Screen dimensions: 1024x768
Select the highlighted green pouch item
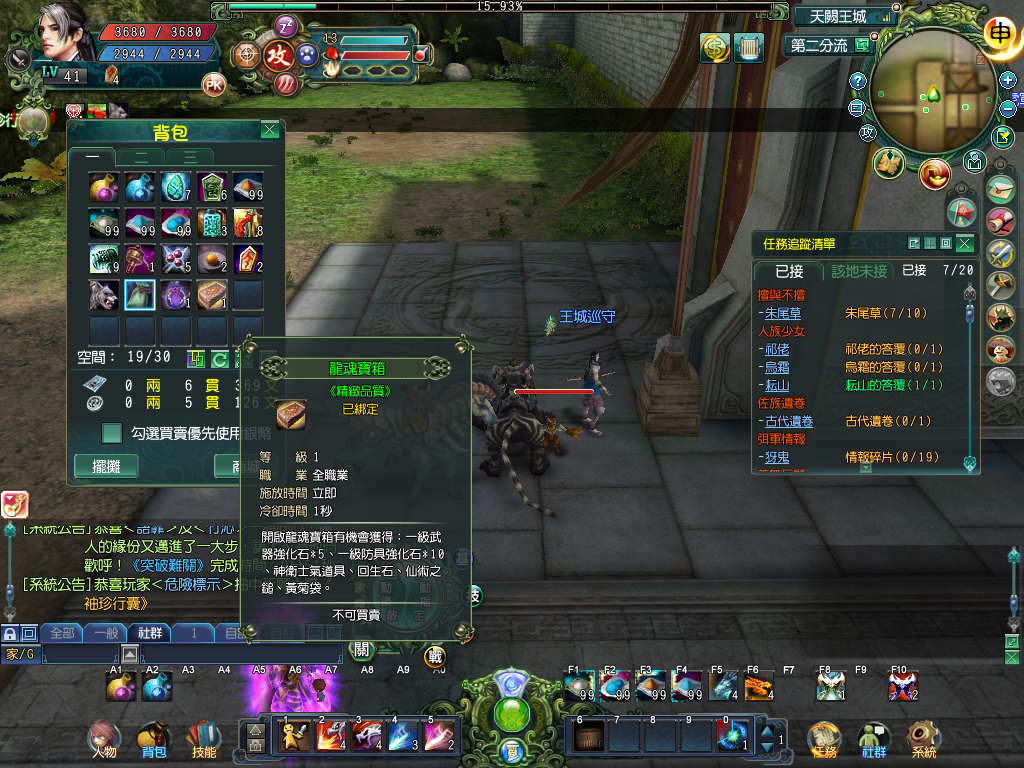click(x=139, y=295)
